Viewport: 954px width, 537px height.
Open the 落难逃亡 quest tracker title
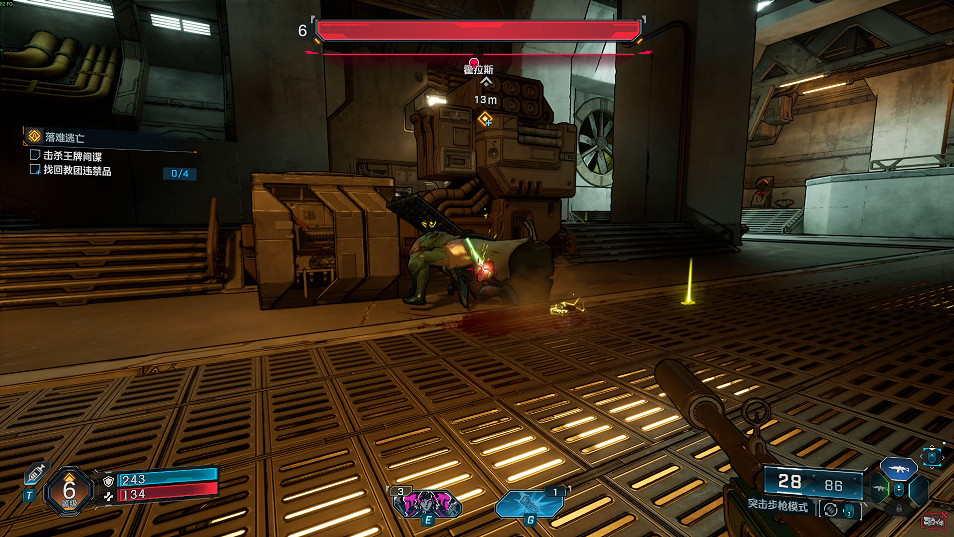[68, 135]
